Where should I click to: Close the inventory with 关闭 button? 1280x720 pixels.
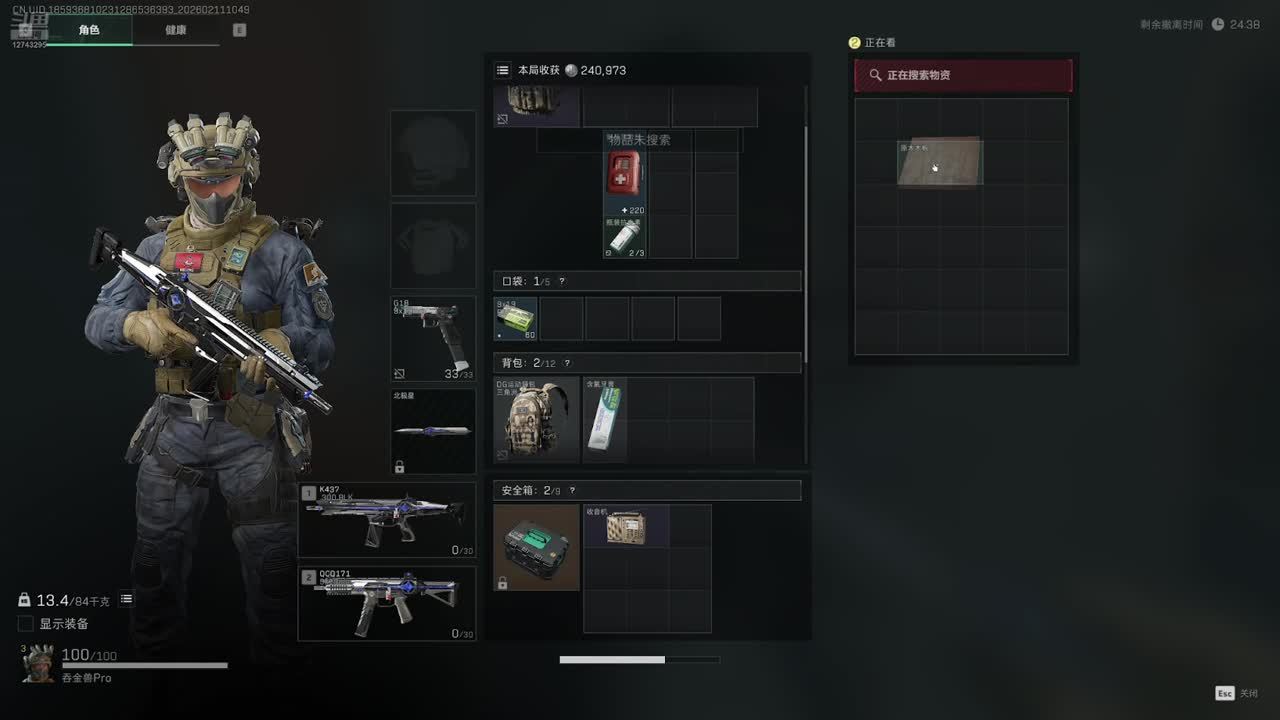(x=1236, y=693)
